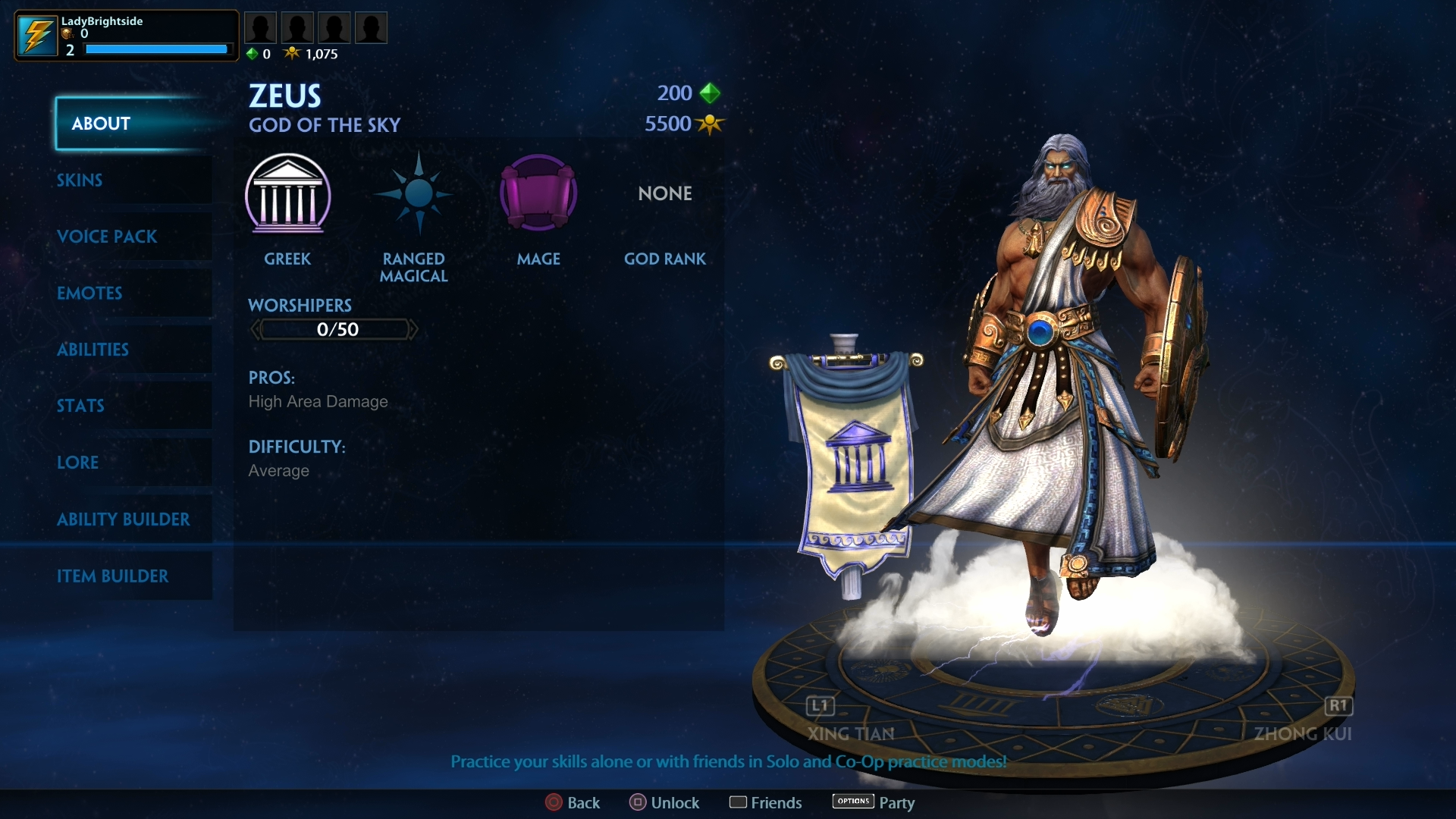Select the Mage class scroll icon
This screenshot has height=819, width=1456.
coord(538,193)
